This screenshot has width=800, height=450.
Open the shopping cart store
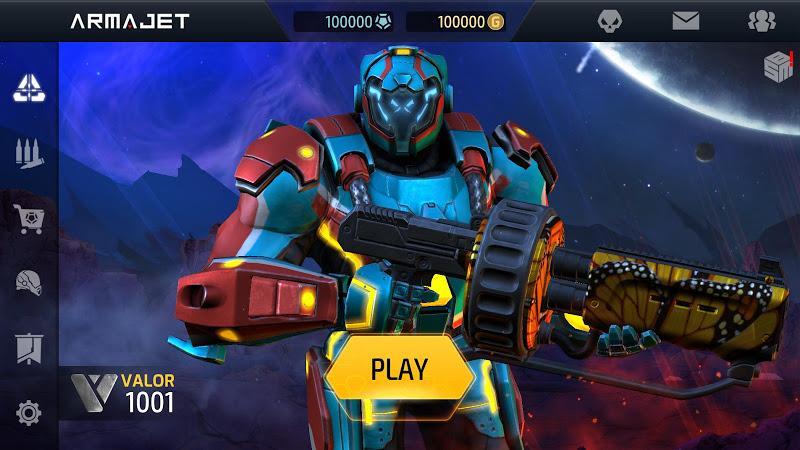pyautogui.click(x=28, y=218)
